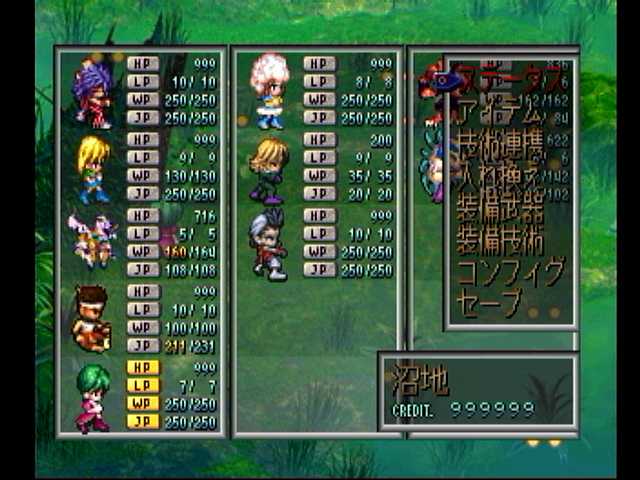
Task: Select the pink winged creature party member
Action: coord(90,241)
